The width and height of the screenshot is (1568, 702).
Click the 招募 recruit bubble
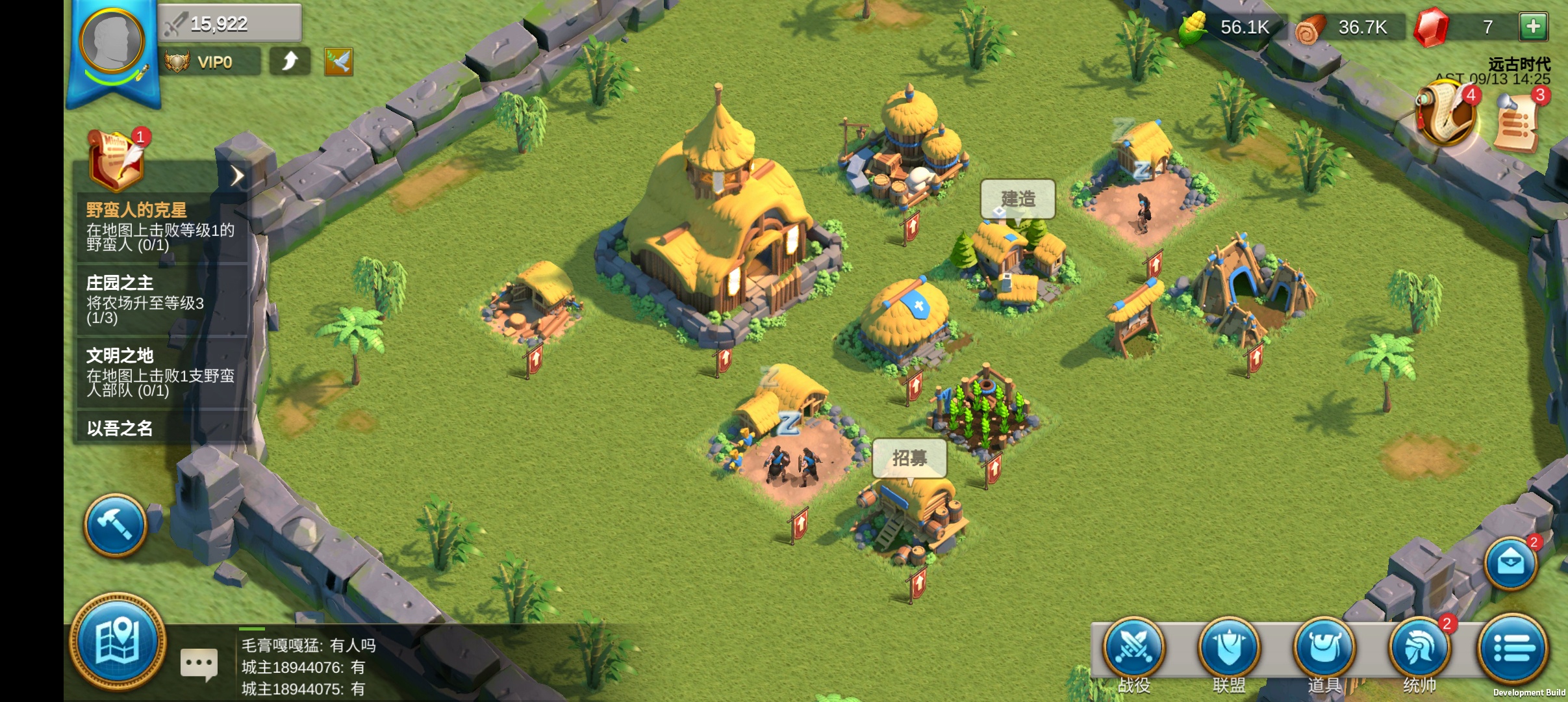pos(909,458)
